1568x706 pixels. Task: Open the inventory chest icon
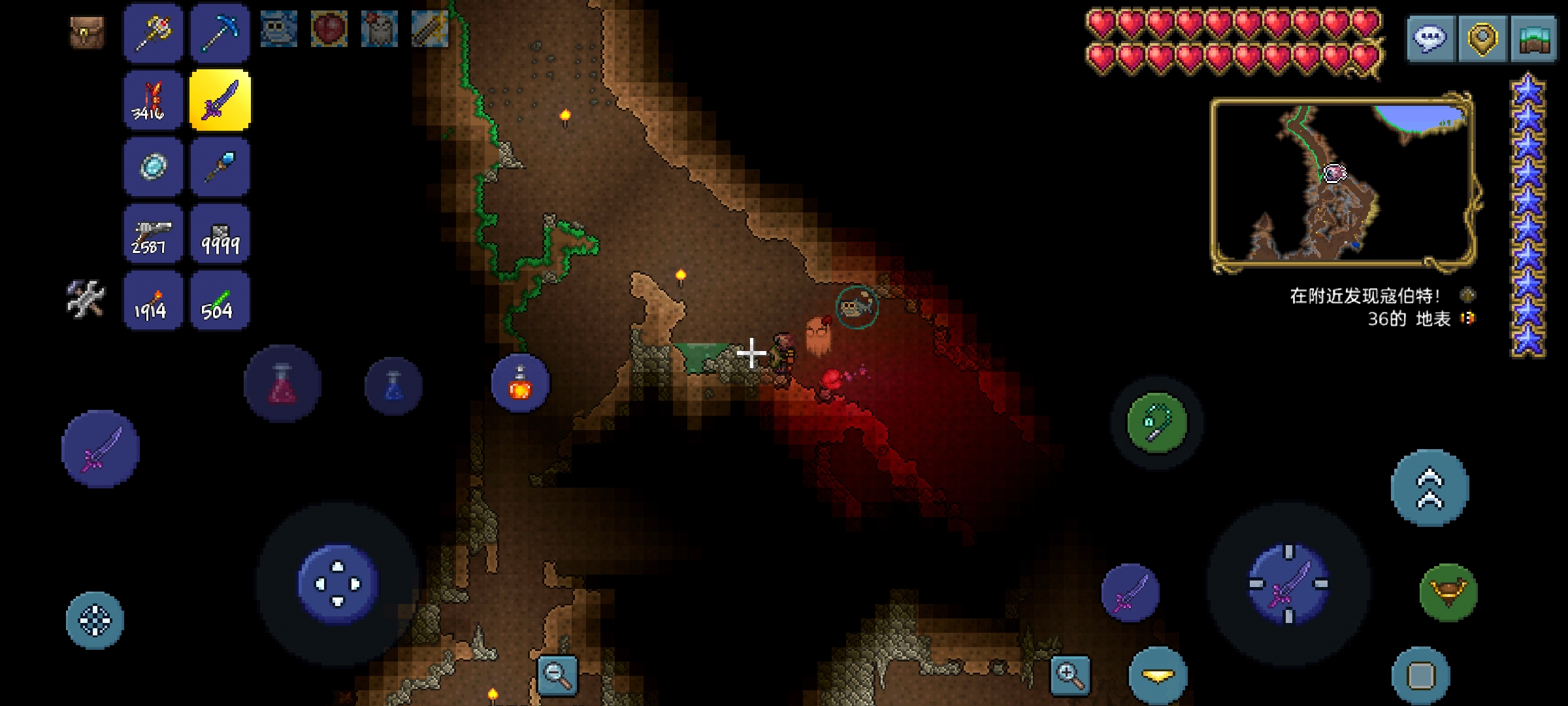click(x=87, y=31)
